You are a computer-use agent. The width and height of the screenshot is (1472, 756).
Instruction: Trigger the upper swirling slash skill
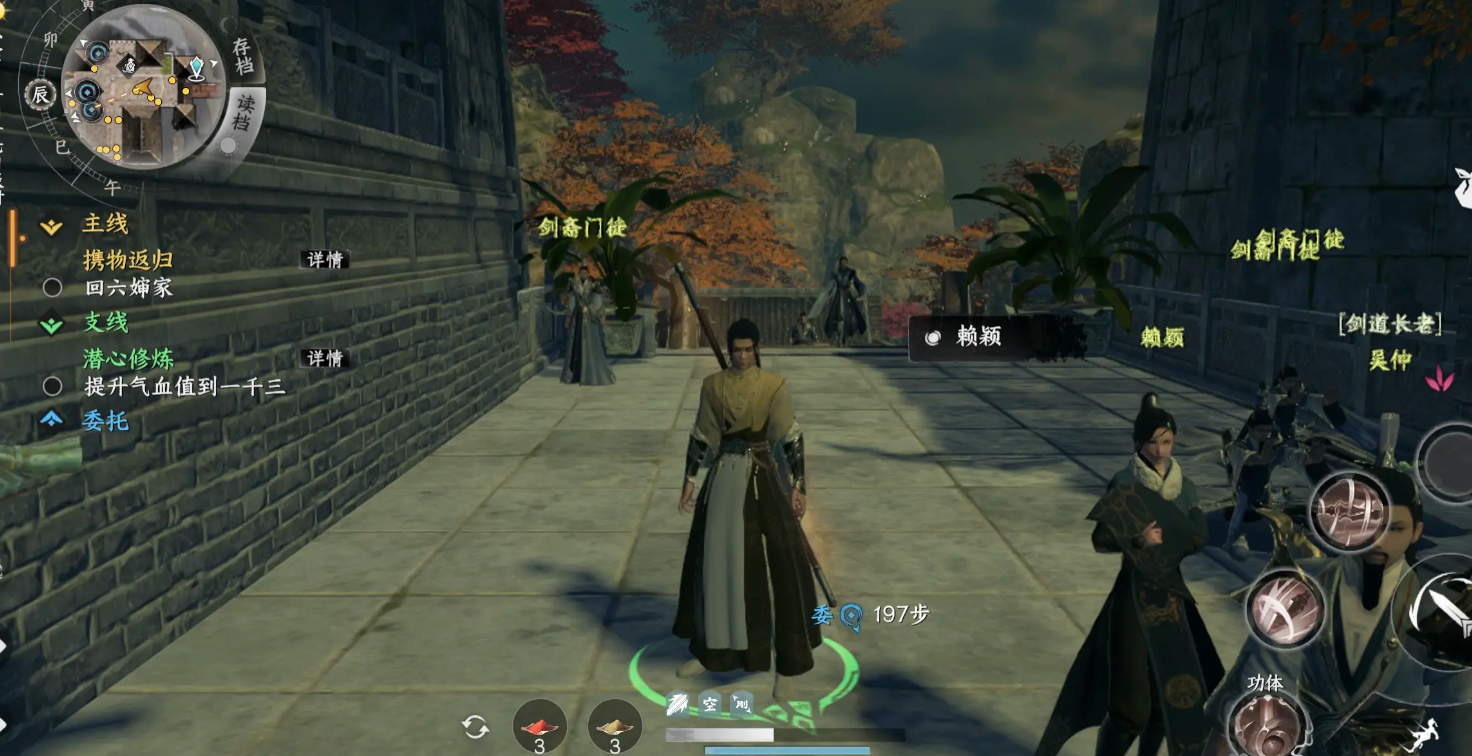pos(1349,510)
